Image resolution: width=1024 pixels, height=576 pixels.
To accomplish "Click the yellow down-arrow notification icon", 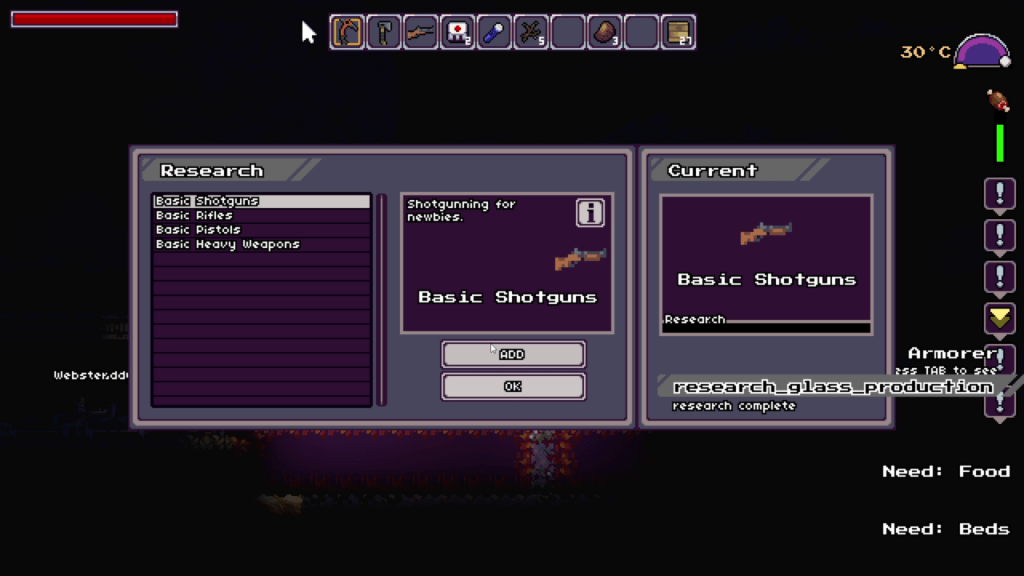I will (x=1000, y=318).
